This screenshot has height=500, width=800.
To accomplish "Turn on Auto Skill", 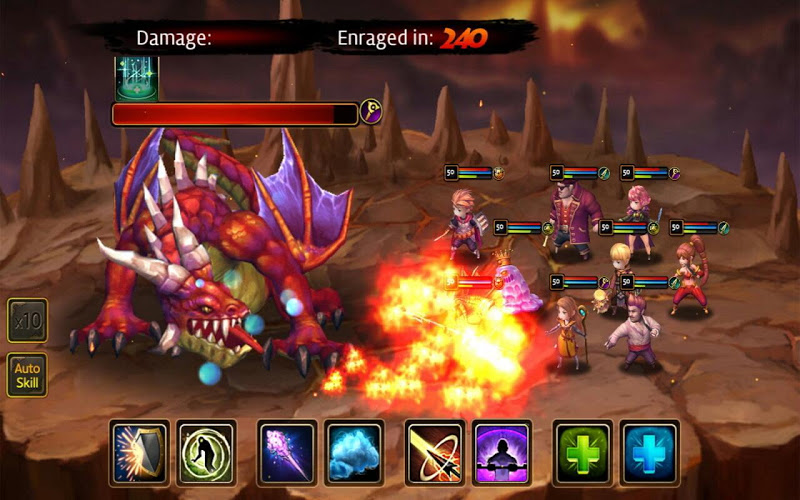I will click(x=27, y=375).
